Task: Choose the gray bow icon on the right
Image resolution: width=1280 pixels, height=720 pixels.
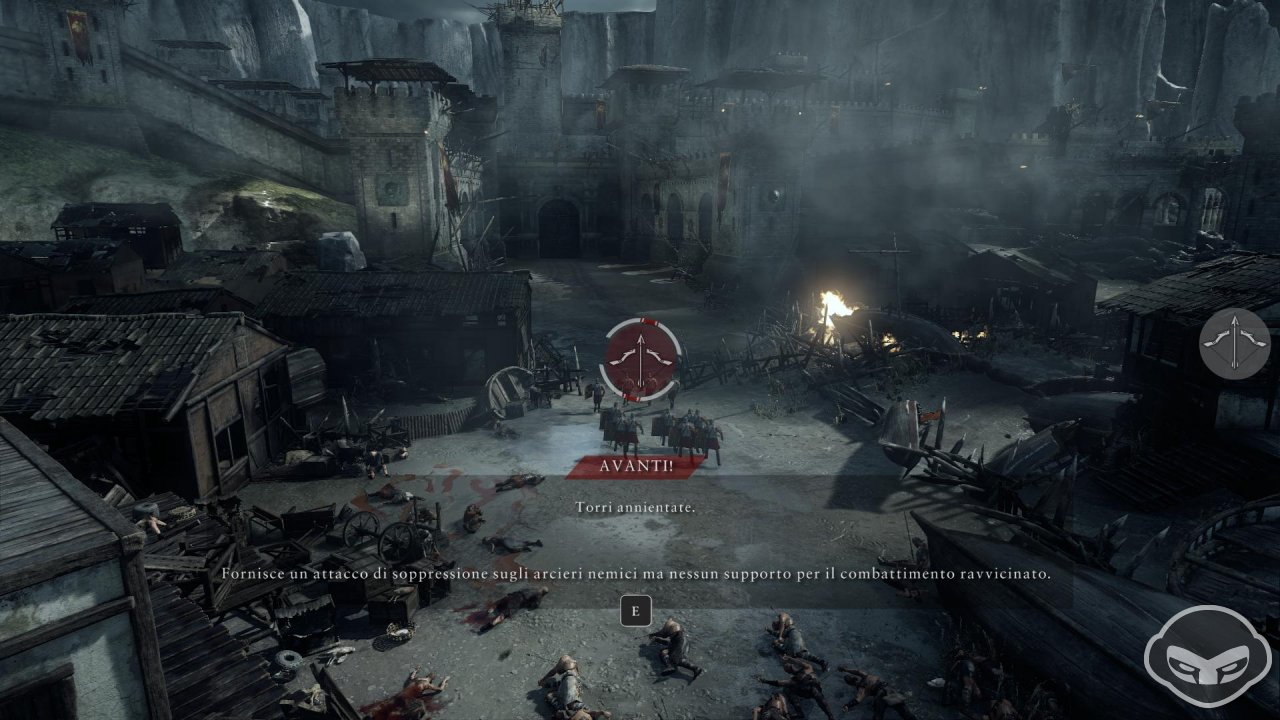Action: (x=1234, y=343)
